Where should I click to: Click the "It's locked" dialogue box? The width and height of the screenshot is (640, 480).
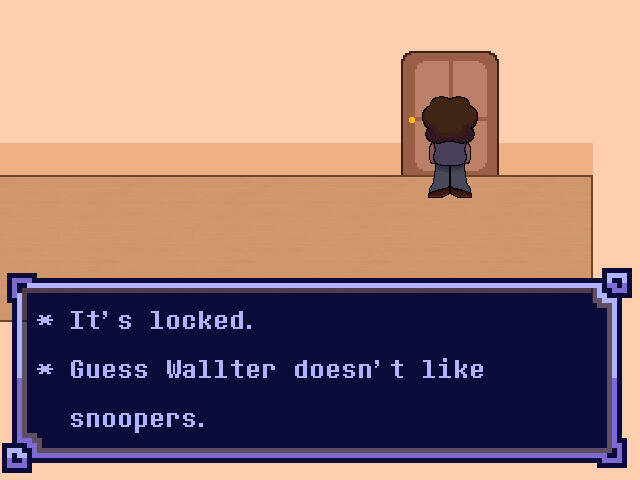tap(318, 370)
